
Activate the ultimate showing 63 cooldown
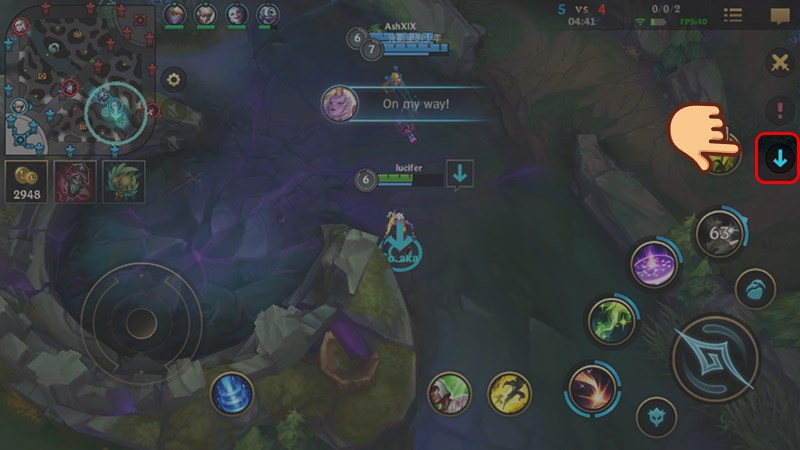[x=717, y=234]
